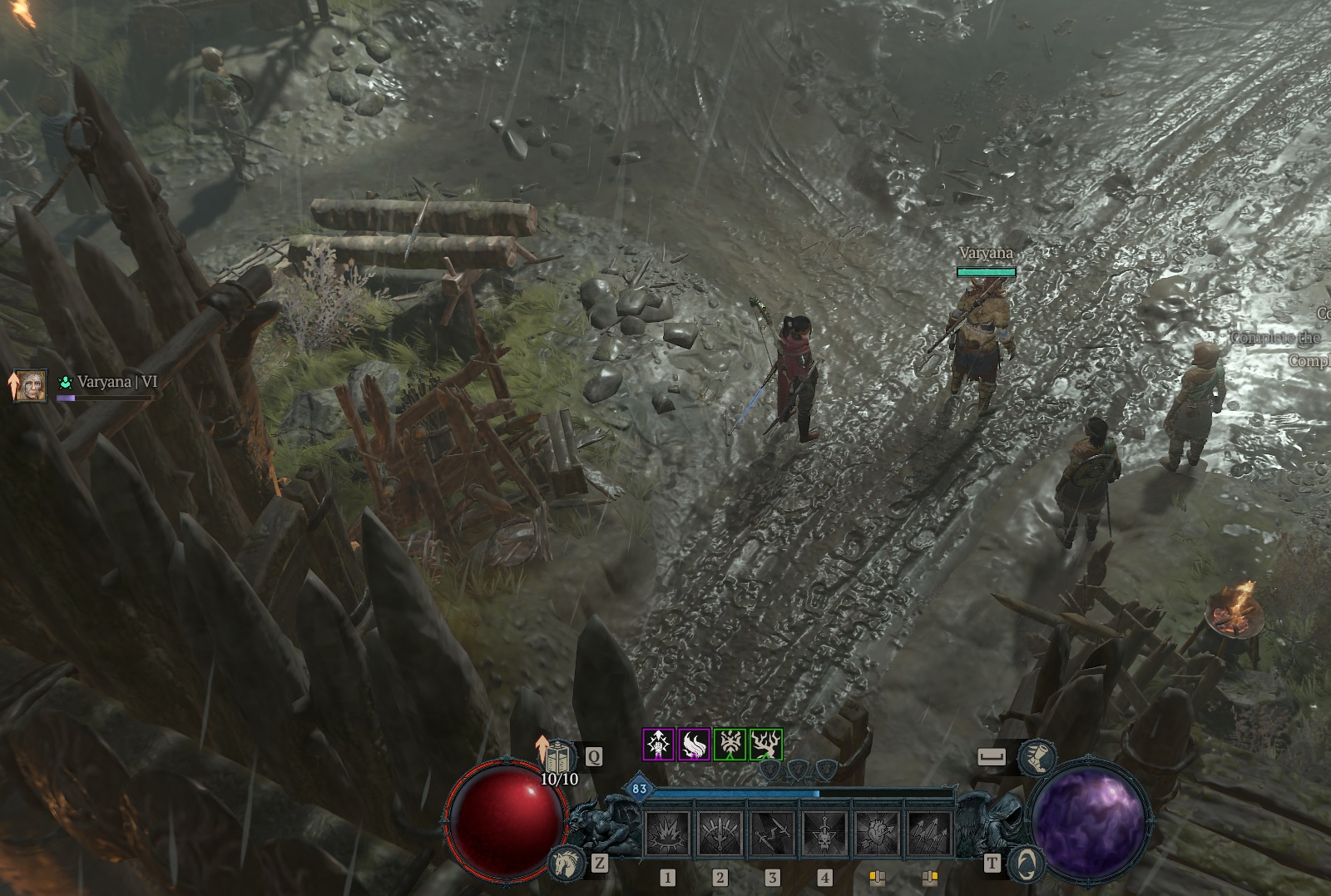Inspect the green-bordered insect buff icon
Screen dimensions: 1331x896
[730, 745]
